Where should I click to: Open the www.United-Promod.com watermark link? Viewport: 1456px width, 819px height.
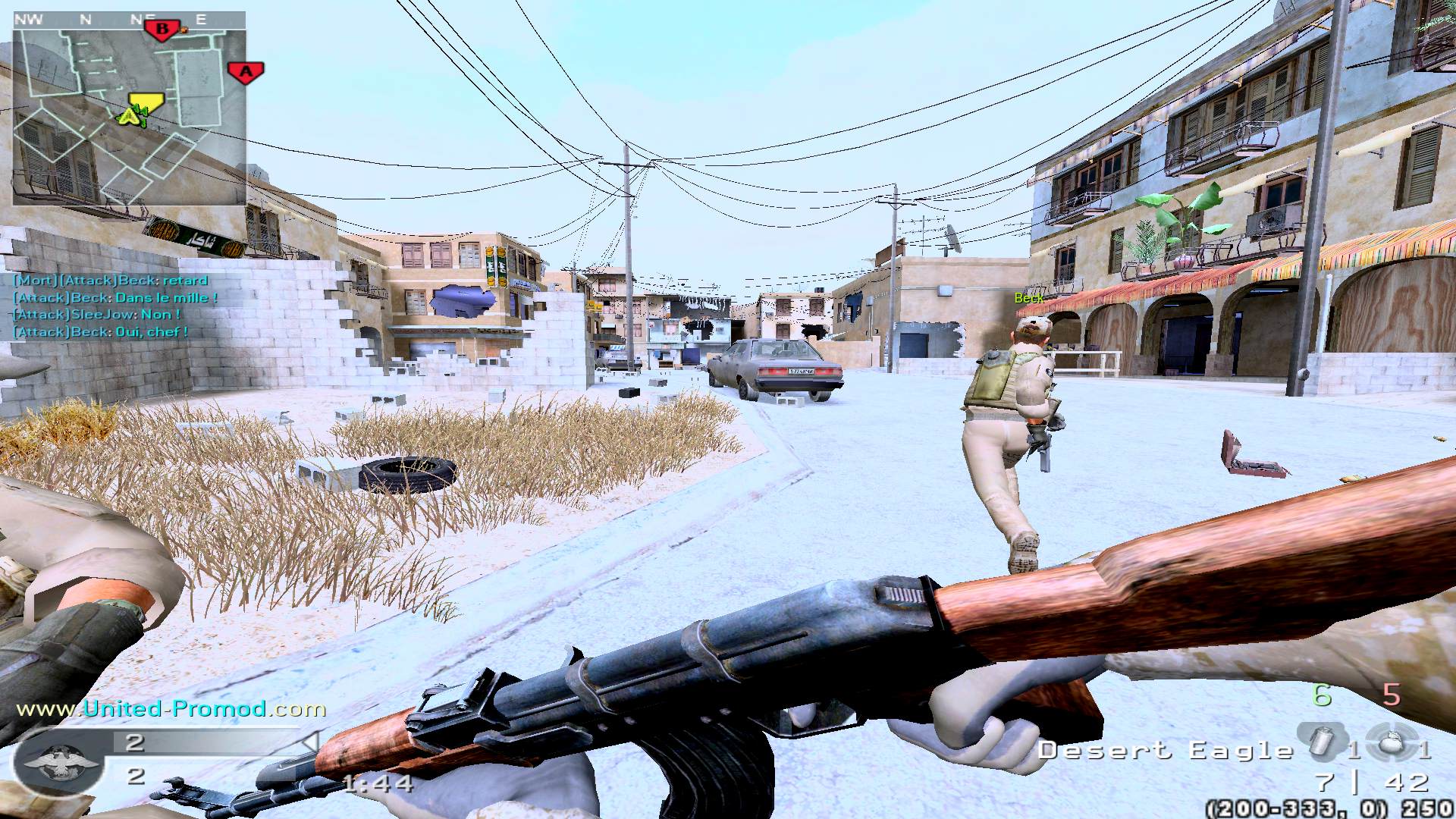coord(171,709)
